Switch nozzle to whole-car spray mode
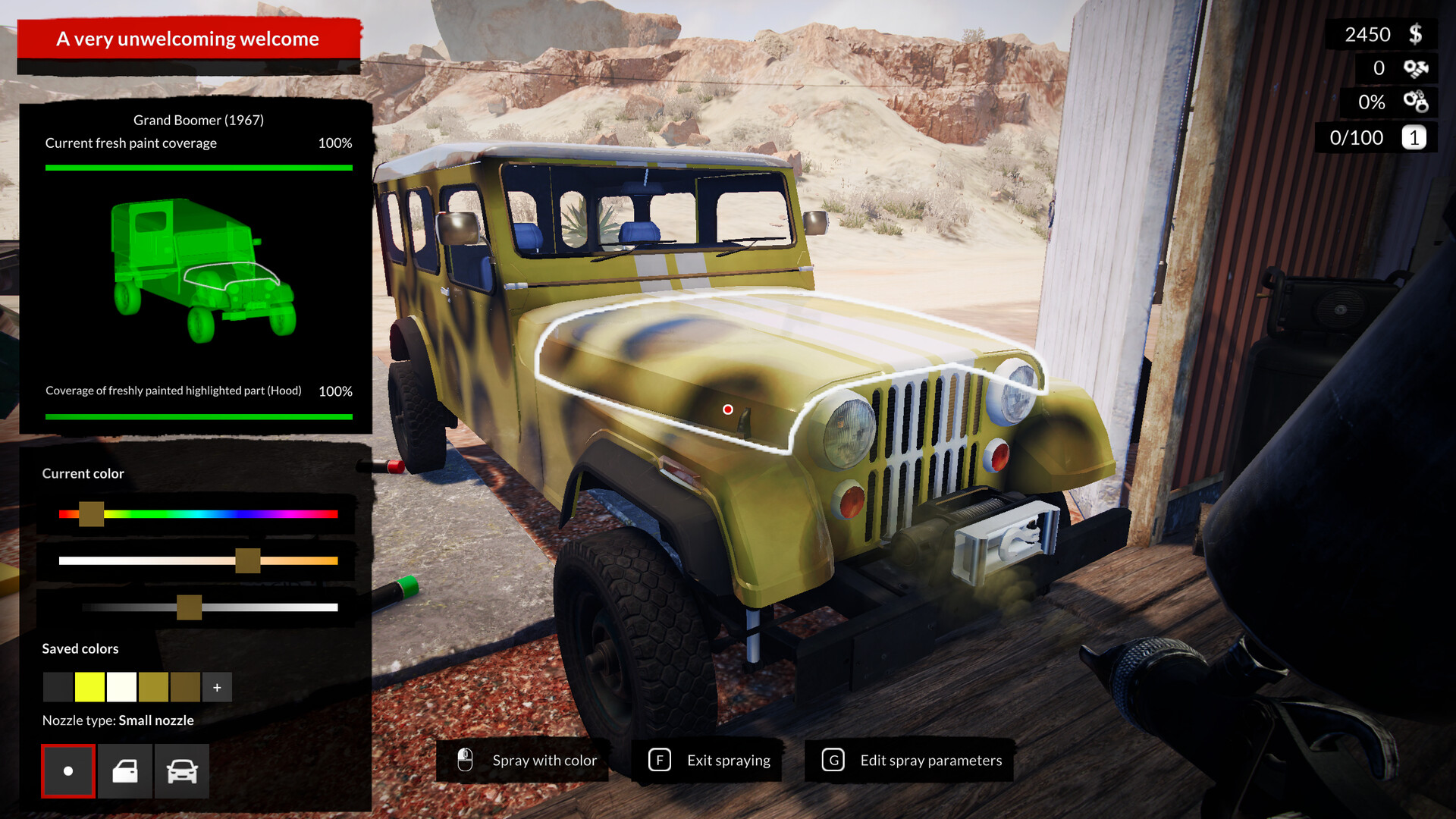This screenshot has width=1456, height=819. (181, 770)
